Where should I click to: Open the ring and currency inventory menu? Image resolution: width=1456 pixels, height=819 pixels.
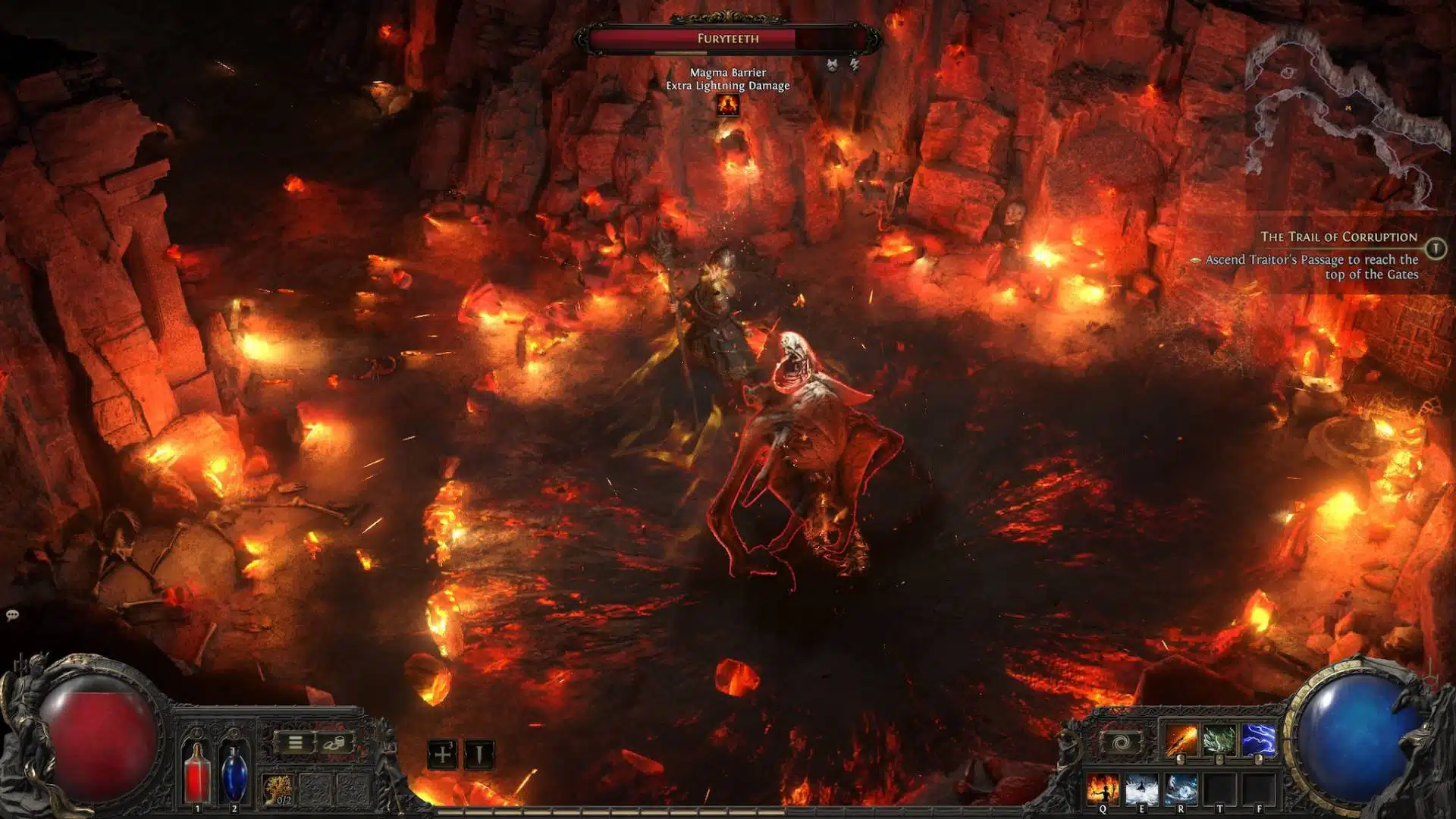(334, 743)
